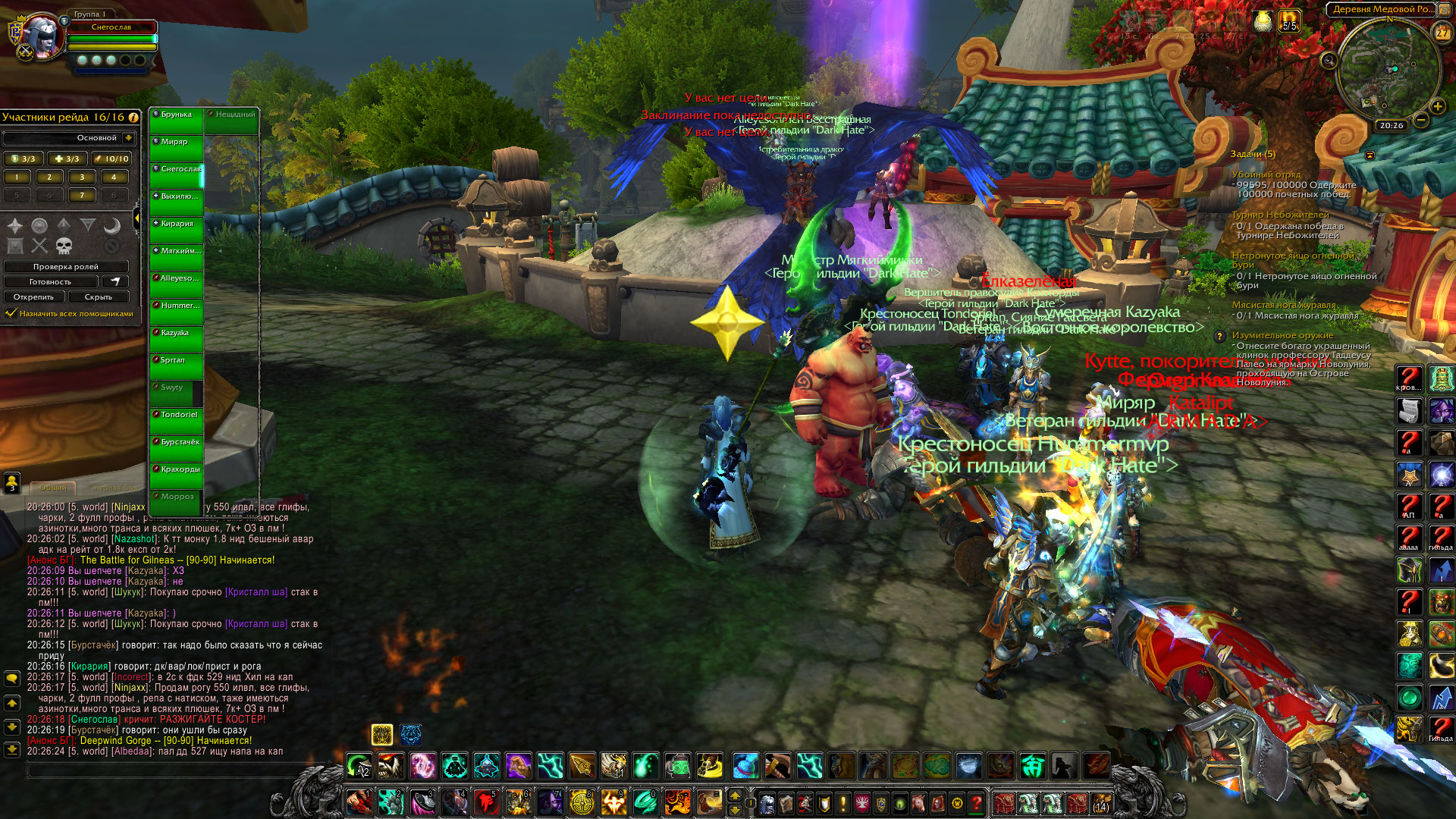Click the action bar page up arrow
The width and height of the screenshot is (1456, 819).
pyautogui.click(x=734, y=795)
